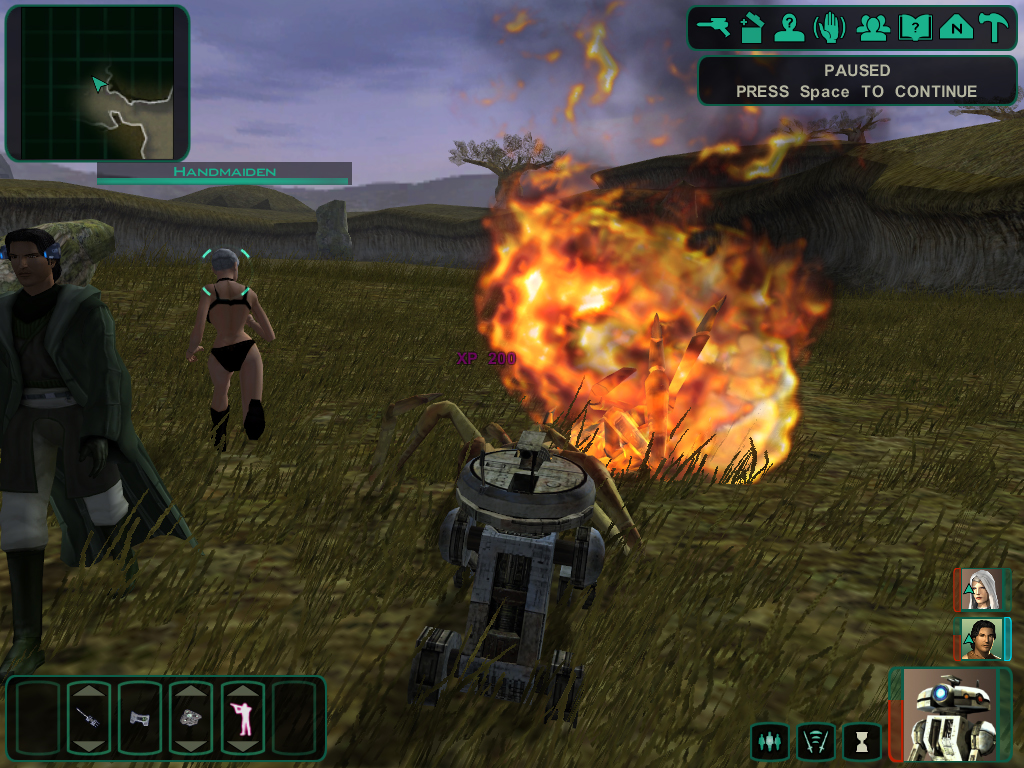Cycle the pink shooter slot with its up arrow
1024x768 pixels.
(242, 691)
